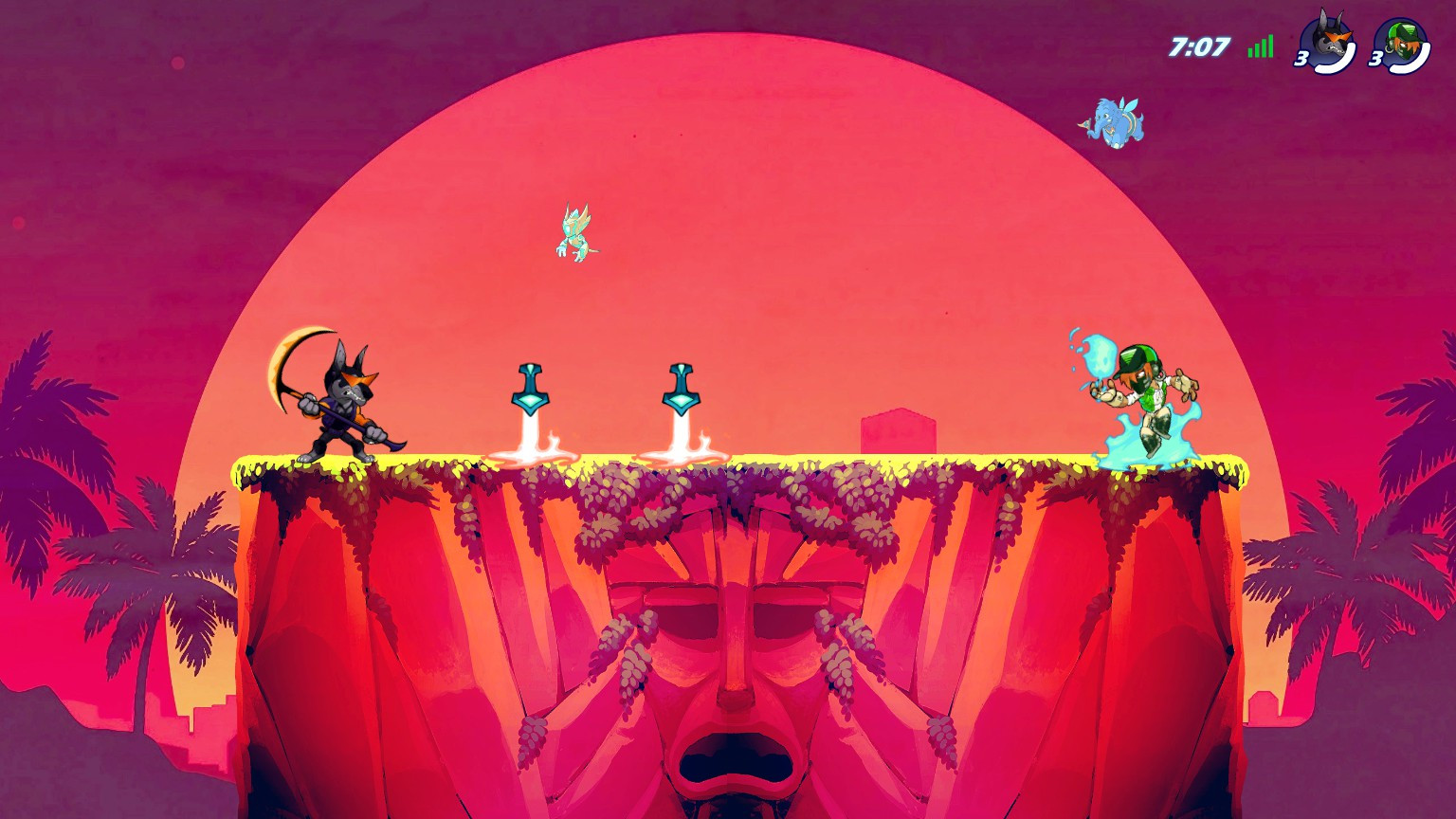This screenshot has height=819, width=1456.
Task: Click the green connection strength bars
Action: pos(1259,44)
